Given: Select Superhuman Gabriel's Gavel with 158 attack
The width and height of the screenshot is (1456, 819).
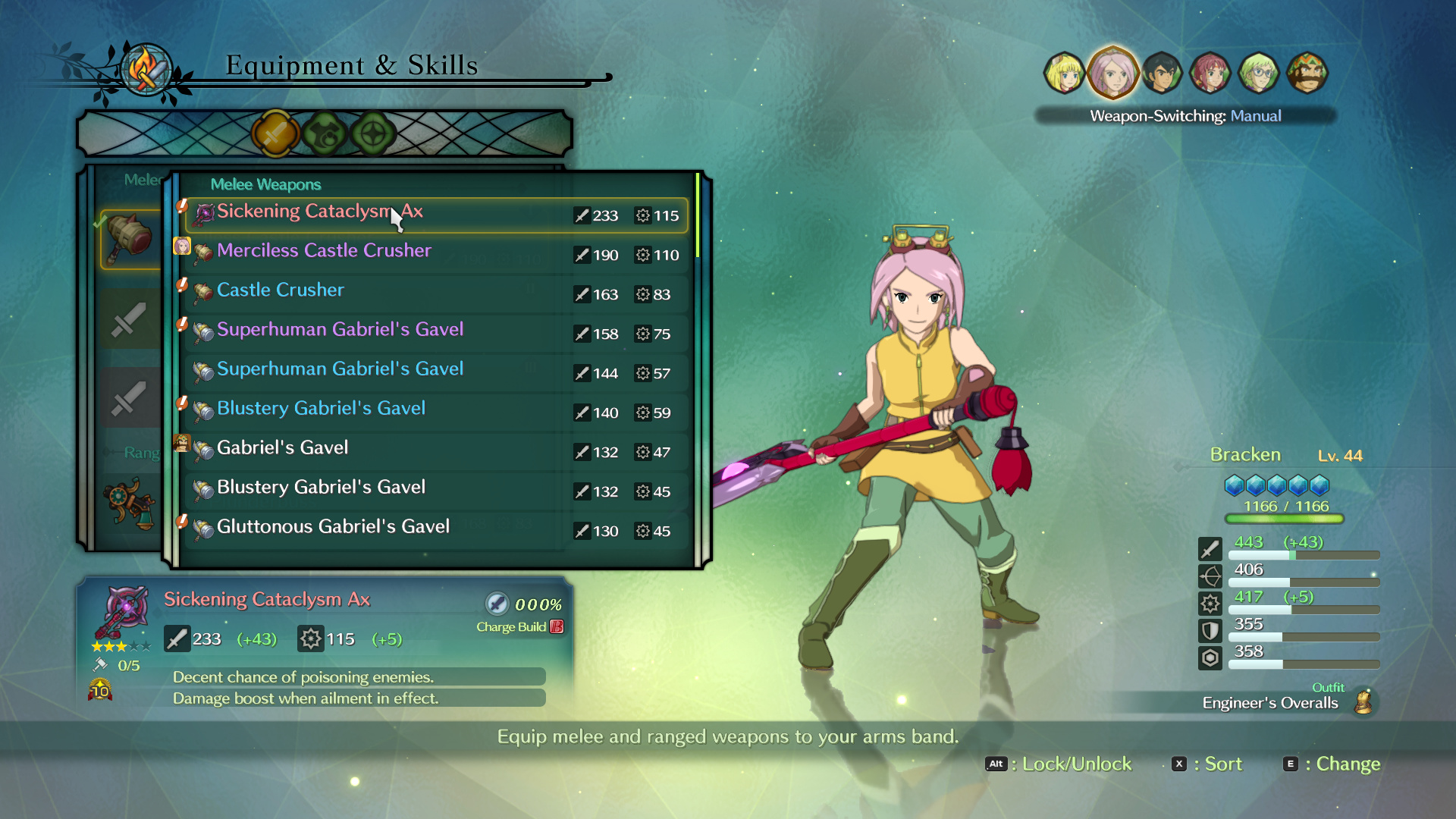Looking at the screenshot, I should click(436, 333).
